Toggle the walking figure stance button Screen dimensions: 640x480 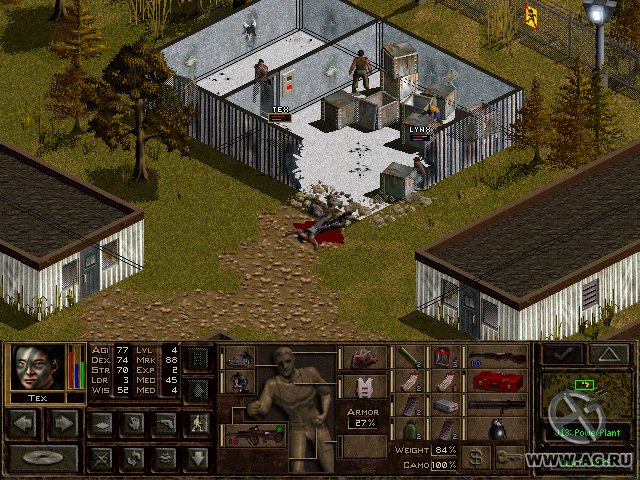click(x=198, y=424)
